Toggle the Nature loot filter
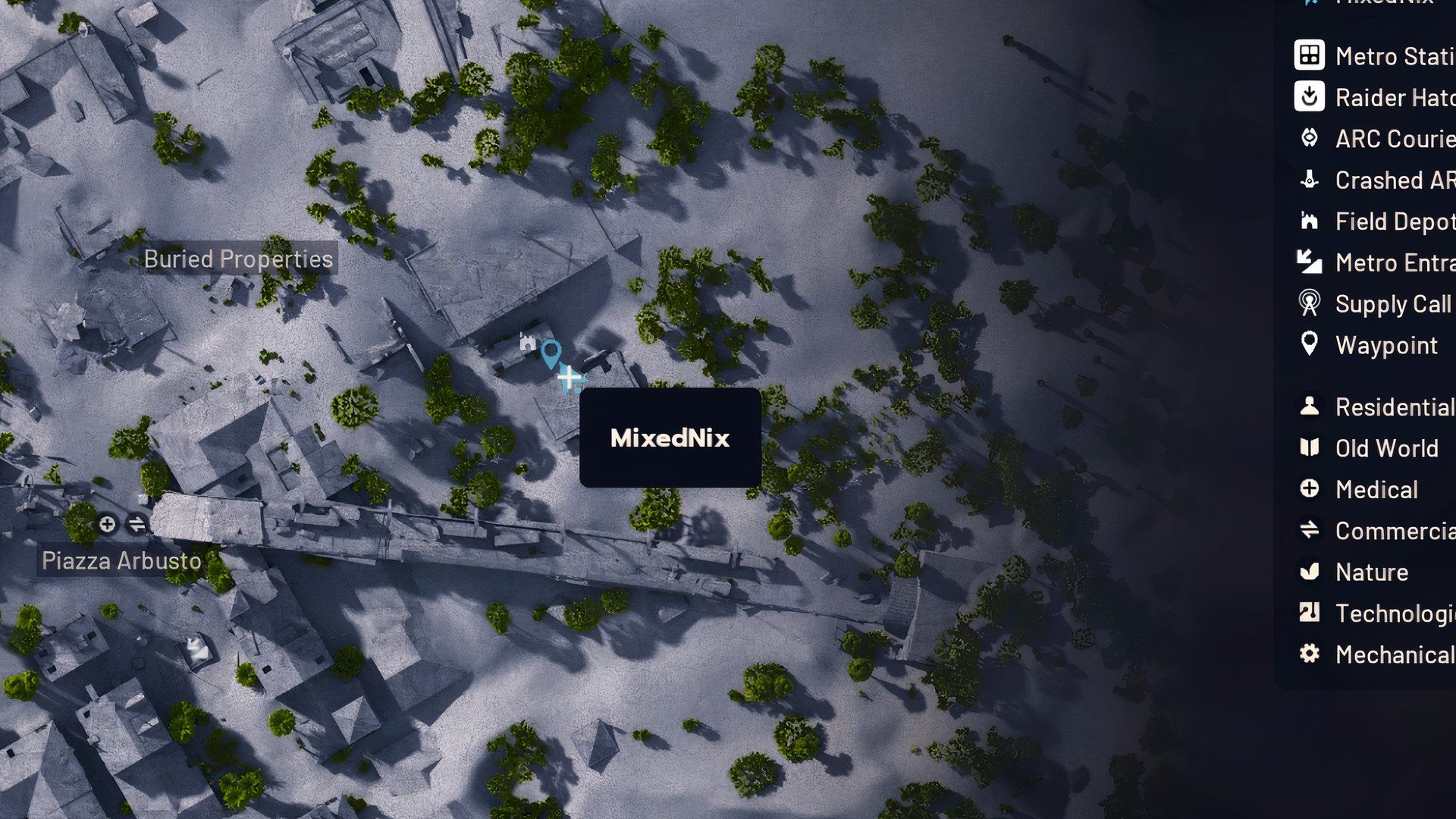 1308,572
